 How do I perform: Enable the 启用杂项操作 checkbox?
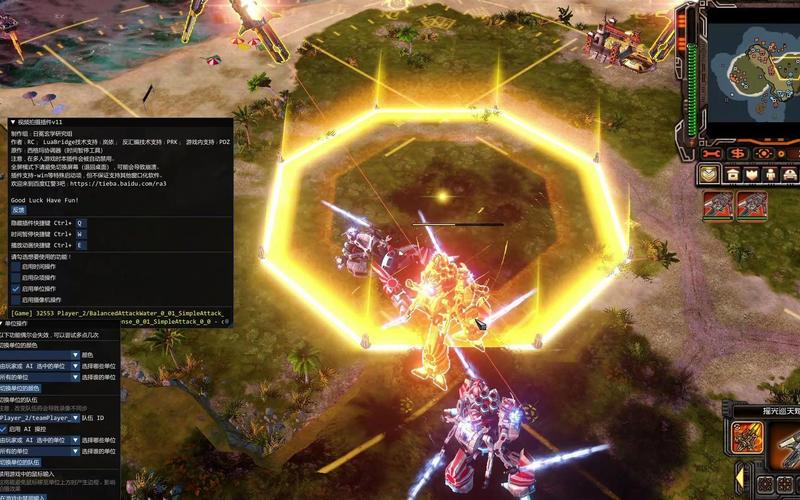pyautogui.click(x=16, y=278)
